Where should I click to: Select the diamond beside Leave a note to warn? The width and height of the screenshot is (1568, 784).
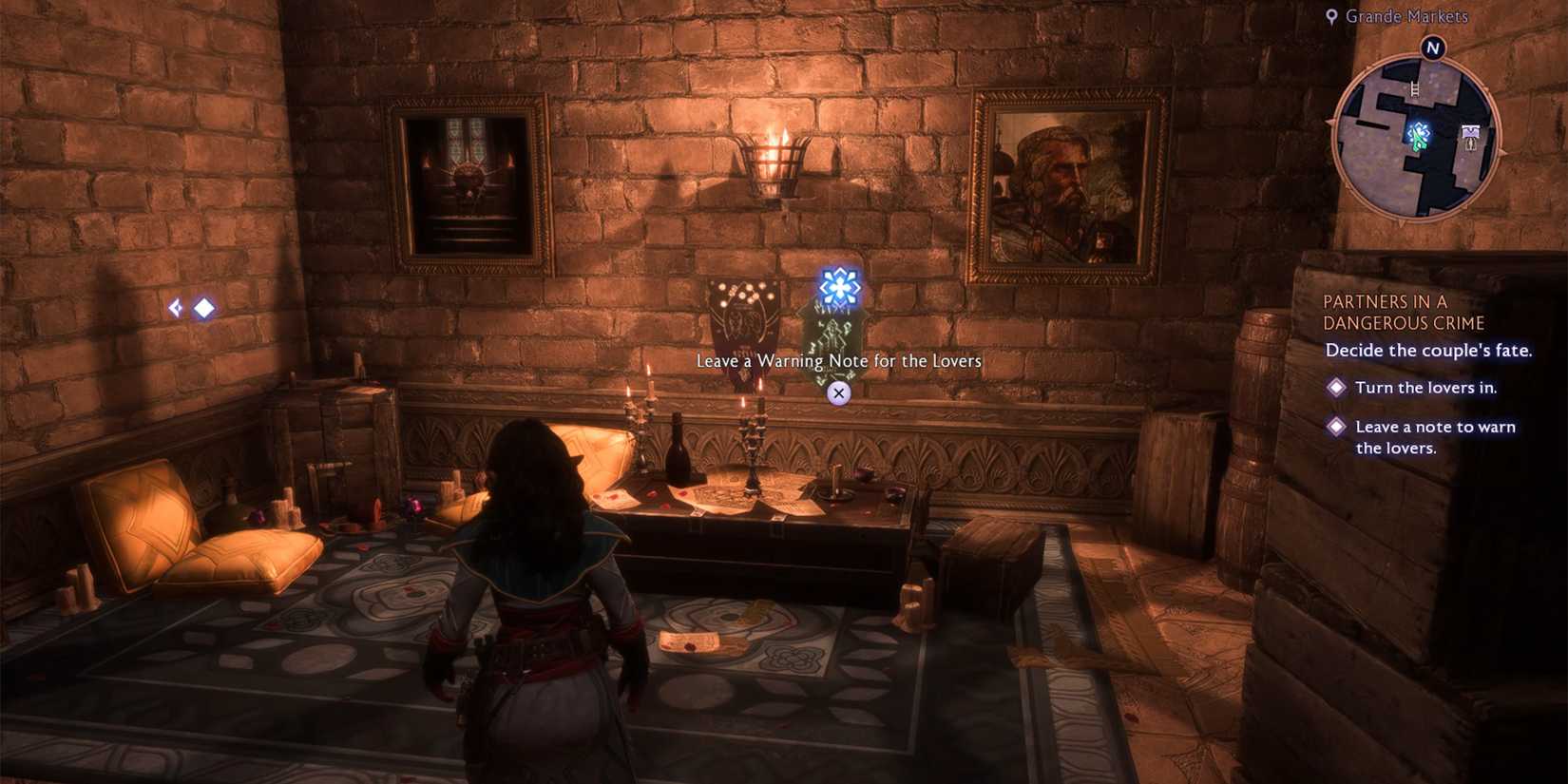tap(1336, 427)
